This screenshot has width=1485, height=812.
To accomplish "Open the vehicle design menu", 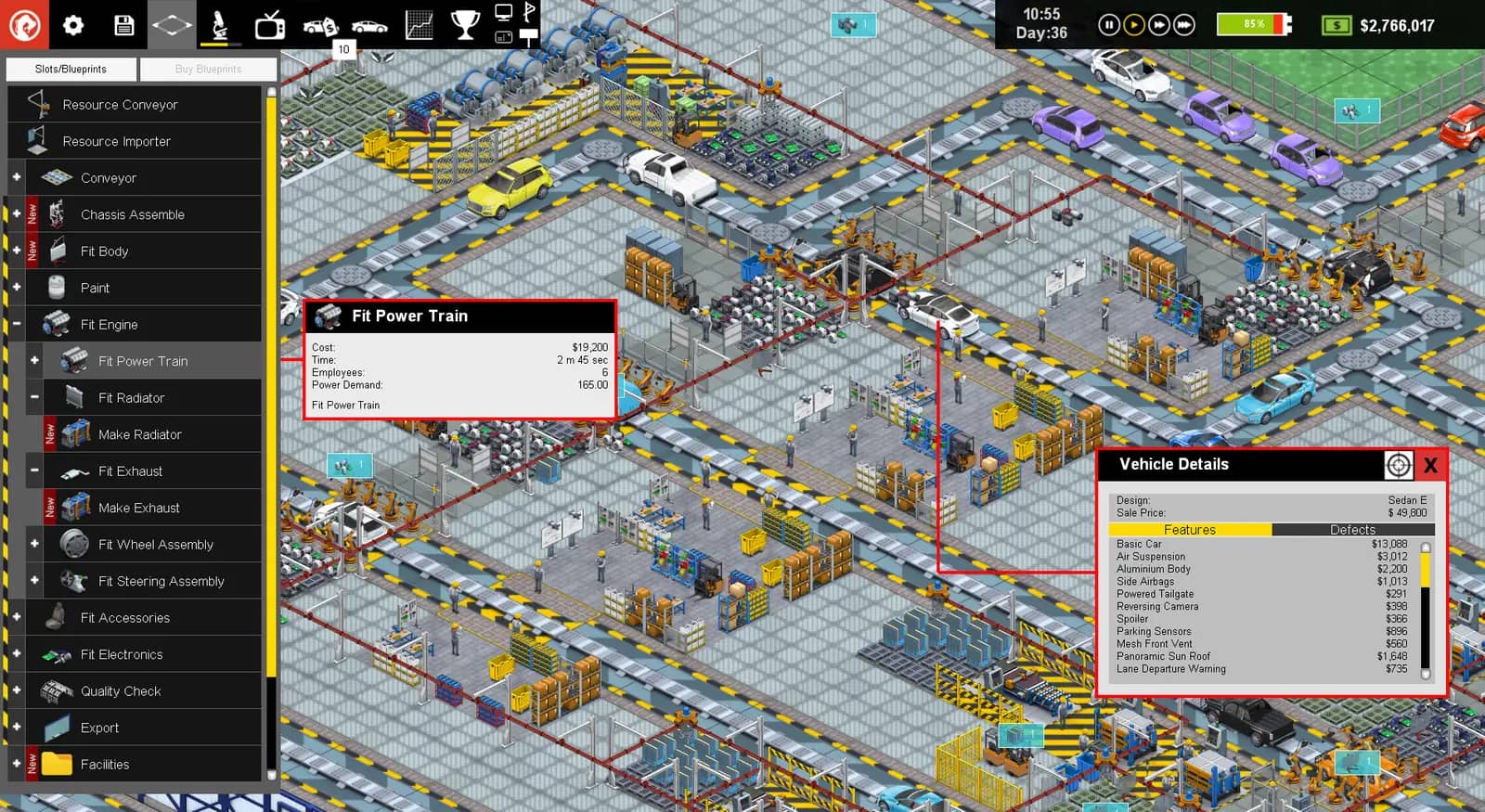I will point(369,24).
